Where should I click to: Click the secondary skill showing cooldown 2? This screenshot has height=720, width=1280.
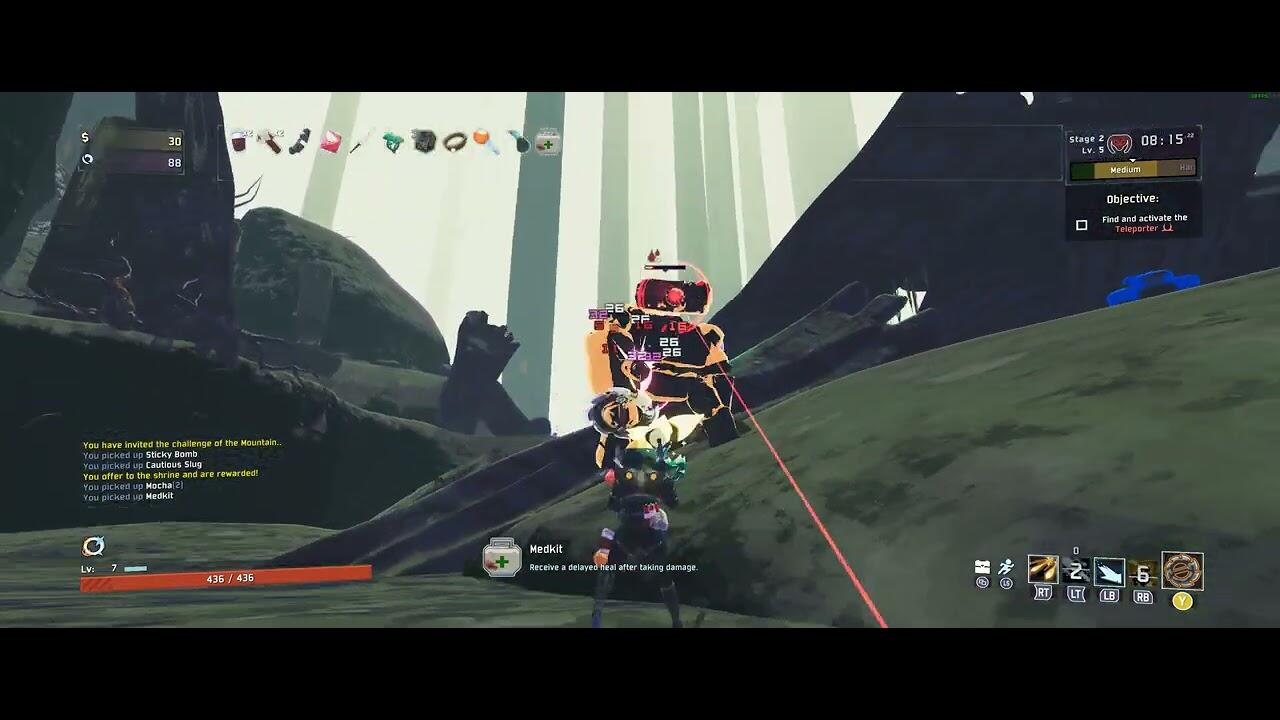[1076, 572]
